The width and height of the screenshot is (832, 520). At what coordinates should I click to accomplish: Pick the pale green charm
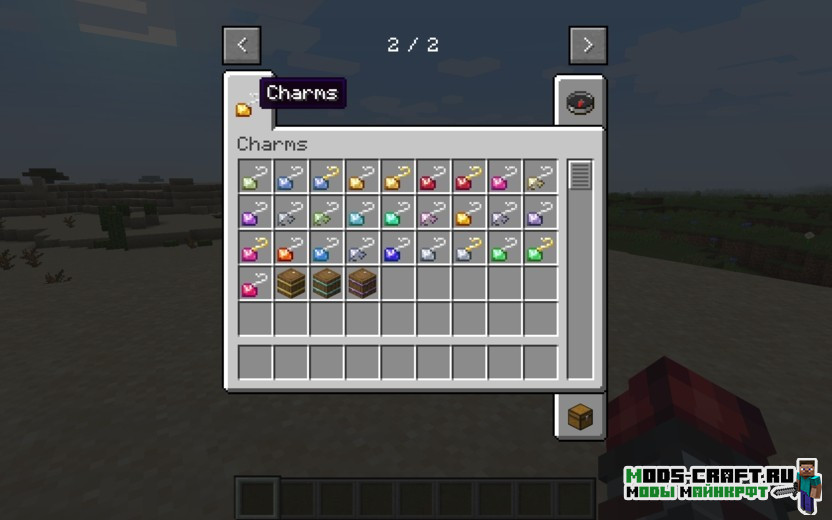pyautogui.click(x=255, y=178)
